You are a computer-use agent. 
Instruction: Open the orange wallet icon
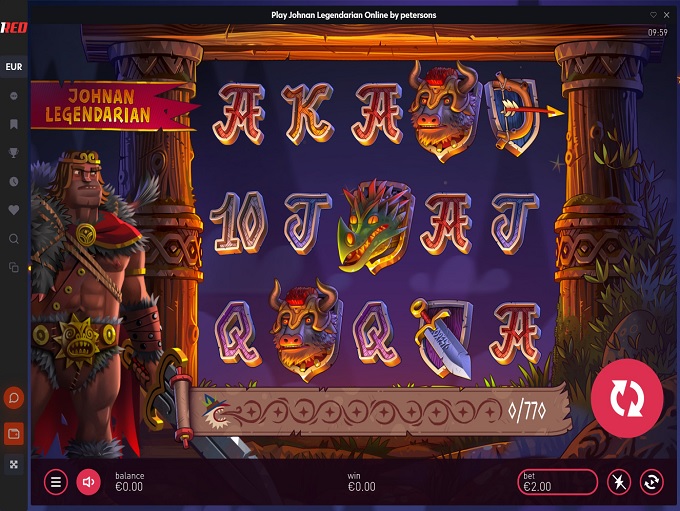click(x=14, y=433)
